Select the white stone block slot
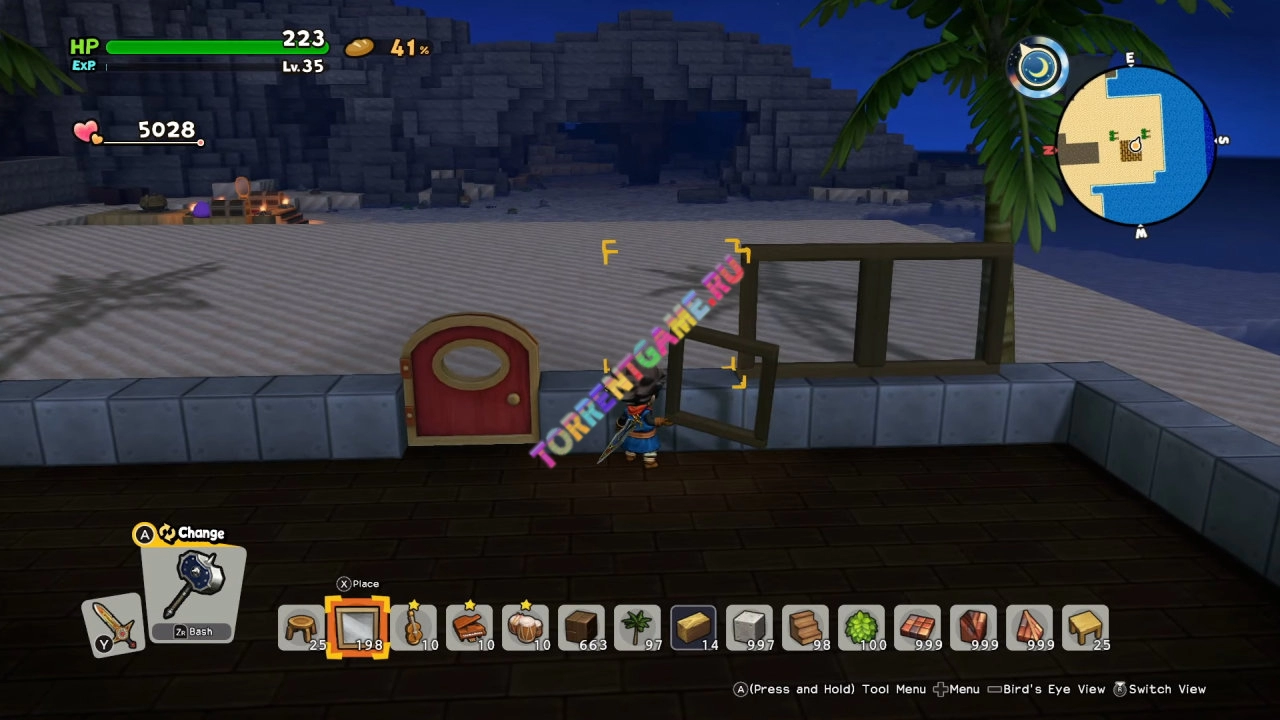 (749, 629)
